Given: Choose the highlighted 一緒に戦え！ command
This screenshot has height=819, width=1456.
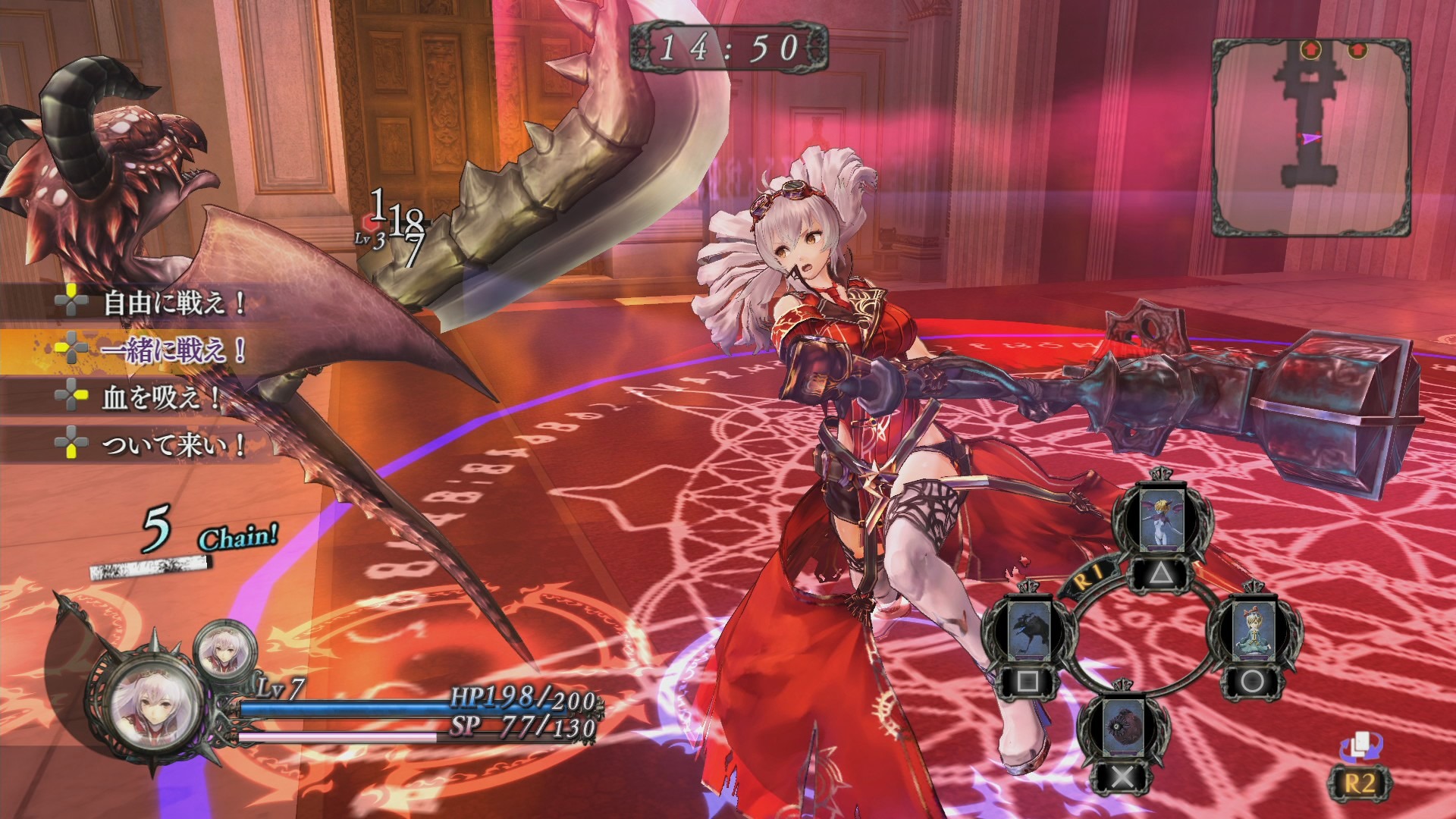Looking at the screenshot, I should coord(173,350).
